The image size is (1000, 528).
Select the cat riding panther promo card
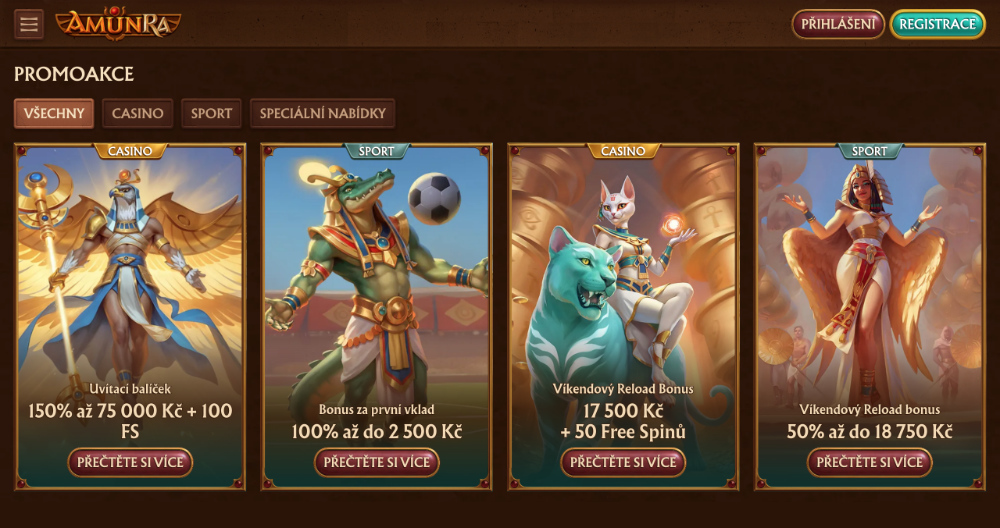click(623, 270)
